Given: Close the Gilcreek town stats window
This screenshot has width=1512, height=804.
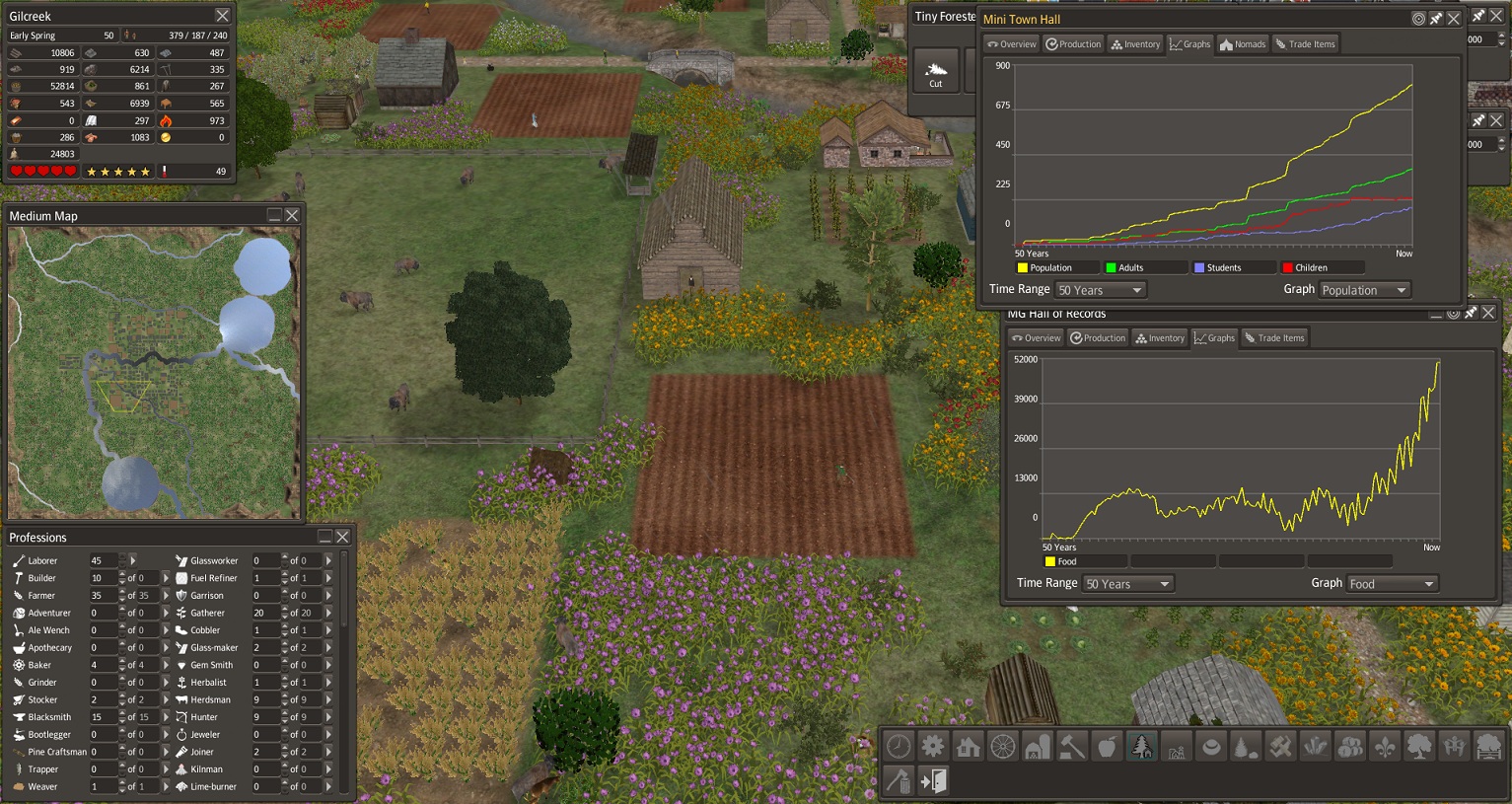Looking at the screenshot, I should pos(222,16).
